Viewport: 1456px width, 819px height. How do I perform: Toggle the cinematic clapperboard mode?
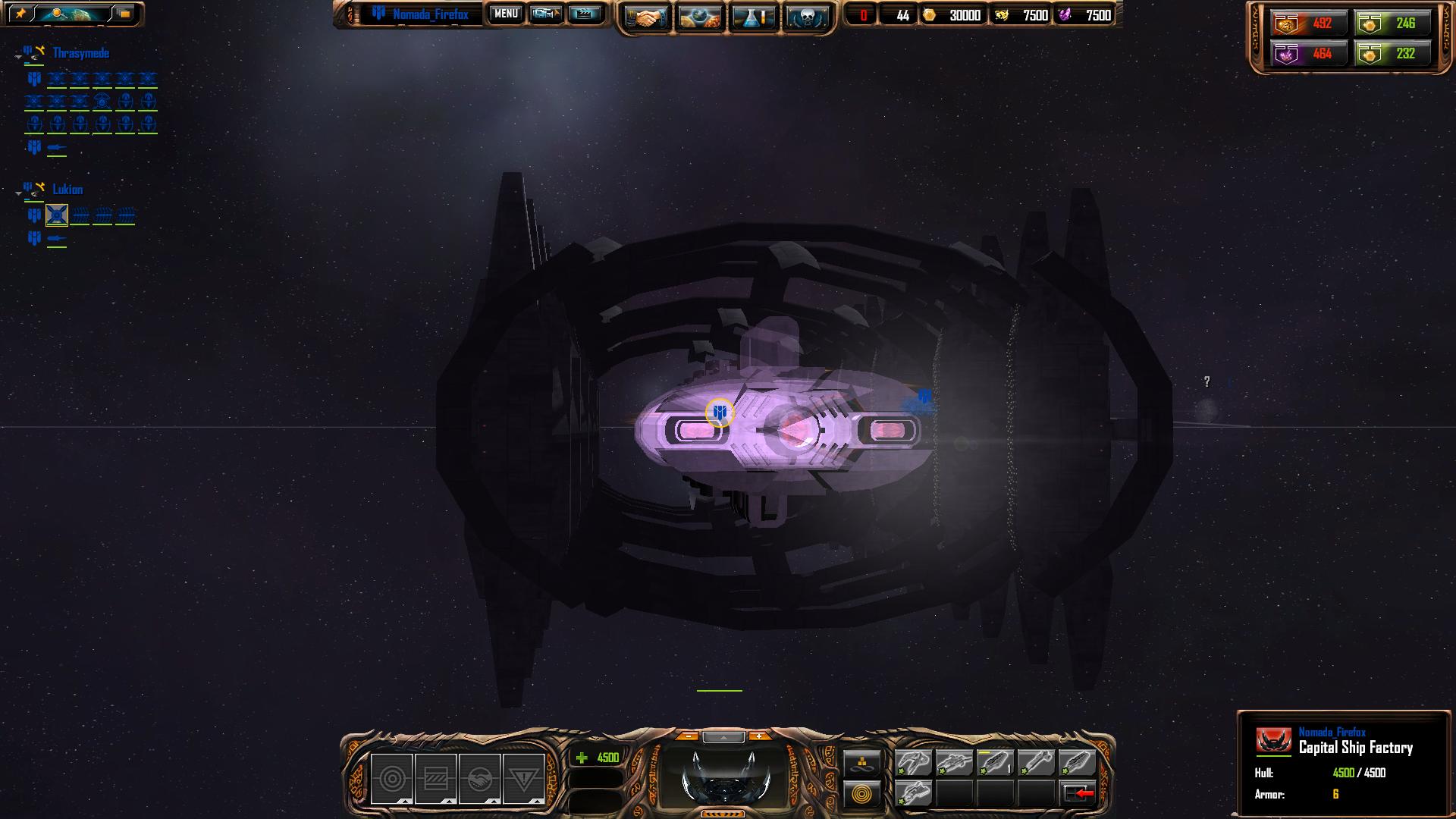584,14
